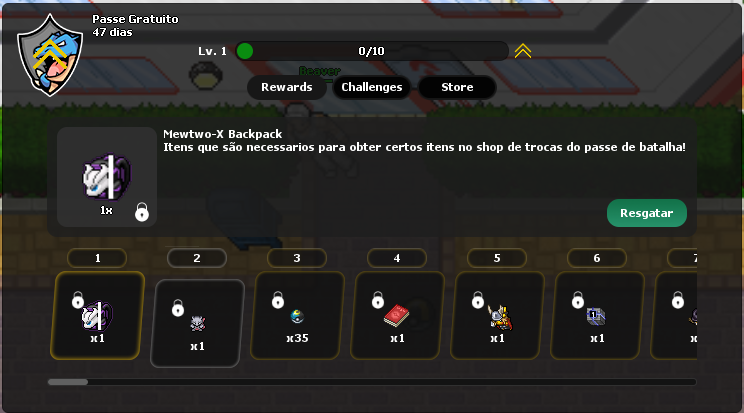The image size is (744, 413).
Task: Select the level 2 small creature reward
Action: 197,322
